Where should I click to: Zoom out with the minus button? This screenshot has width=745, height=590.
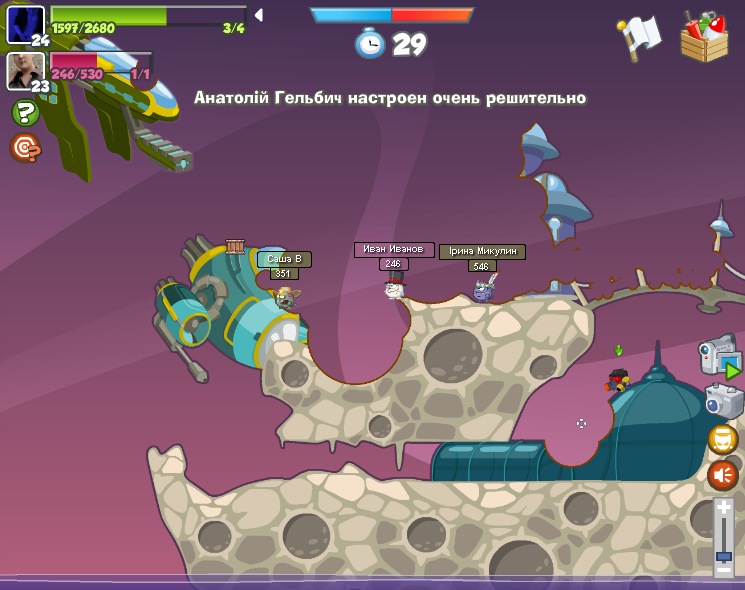(723, 569)
